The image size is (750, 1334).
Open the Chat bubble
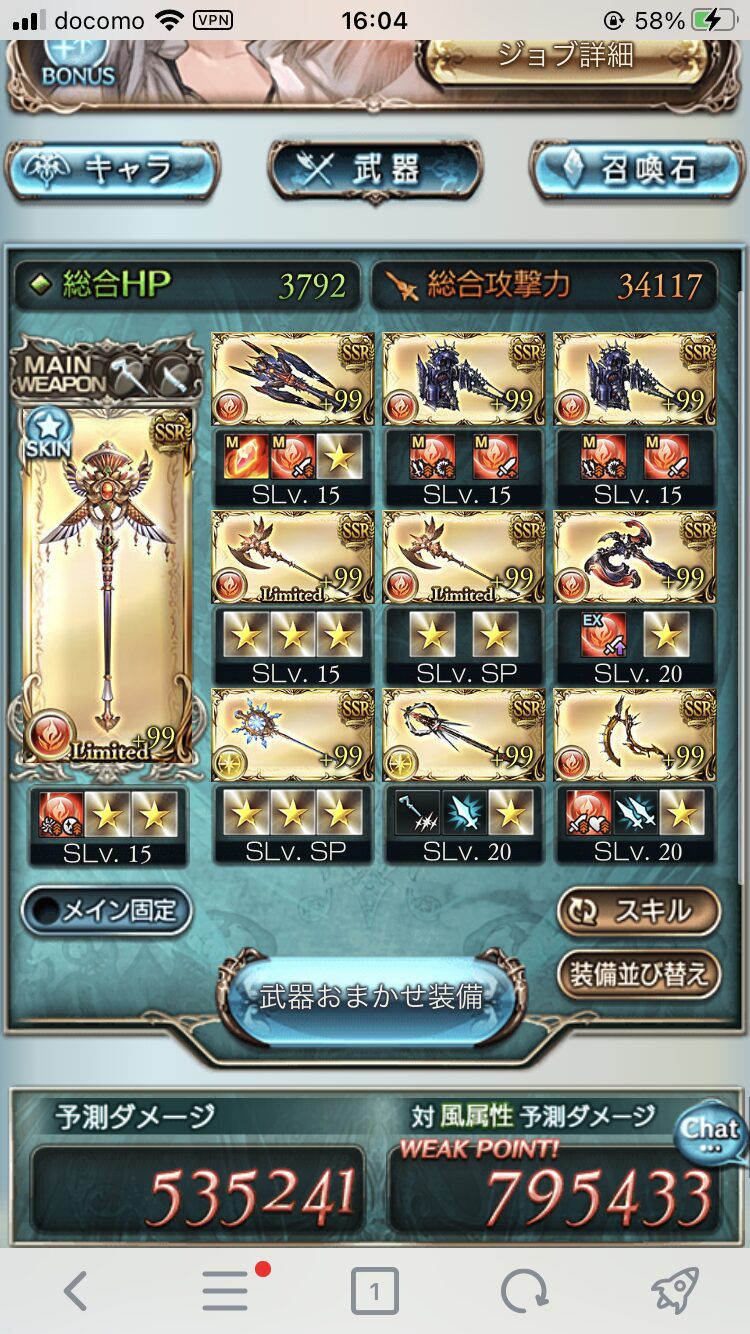click(711, 1132)
